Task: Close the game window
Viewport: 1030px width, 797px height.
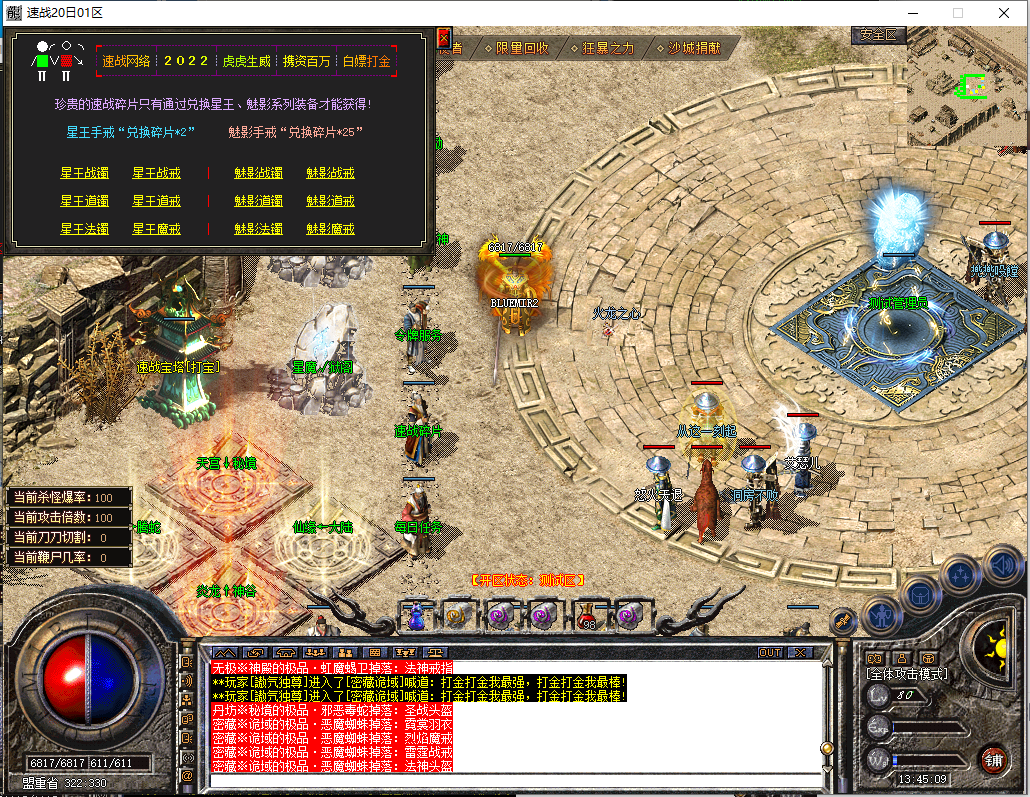Action: click(1004, 13)
